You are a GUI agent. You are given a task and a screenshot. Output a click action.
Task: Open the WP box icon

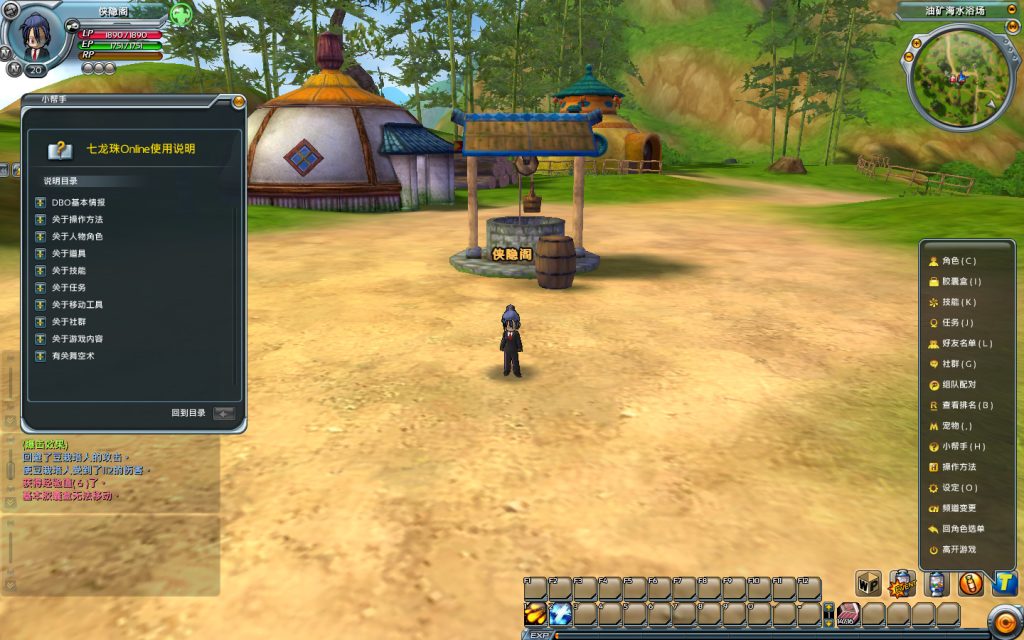click(x=867, y=583)
